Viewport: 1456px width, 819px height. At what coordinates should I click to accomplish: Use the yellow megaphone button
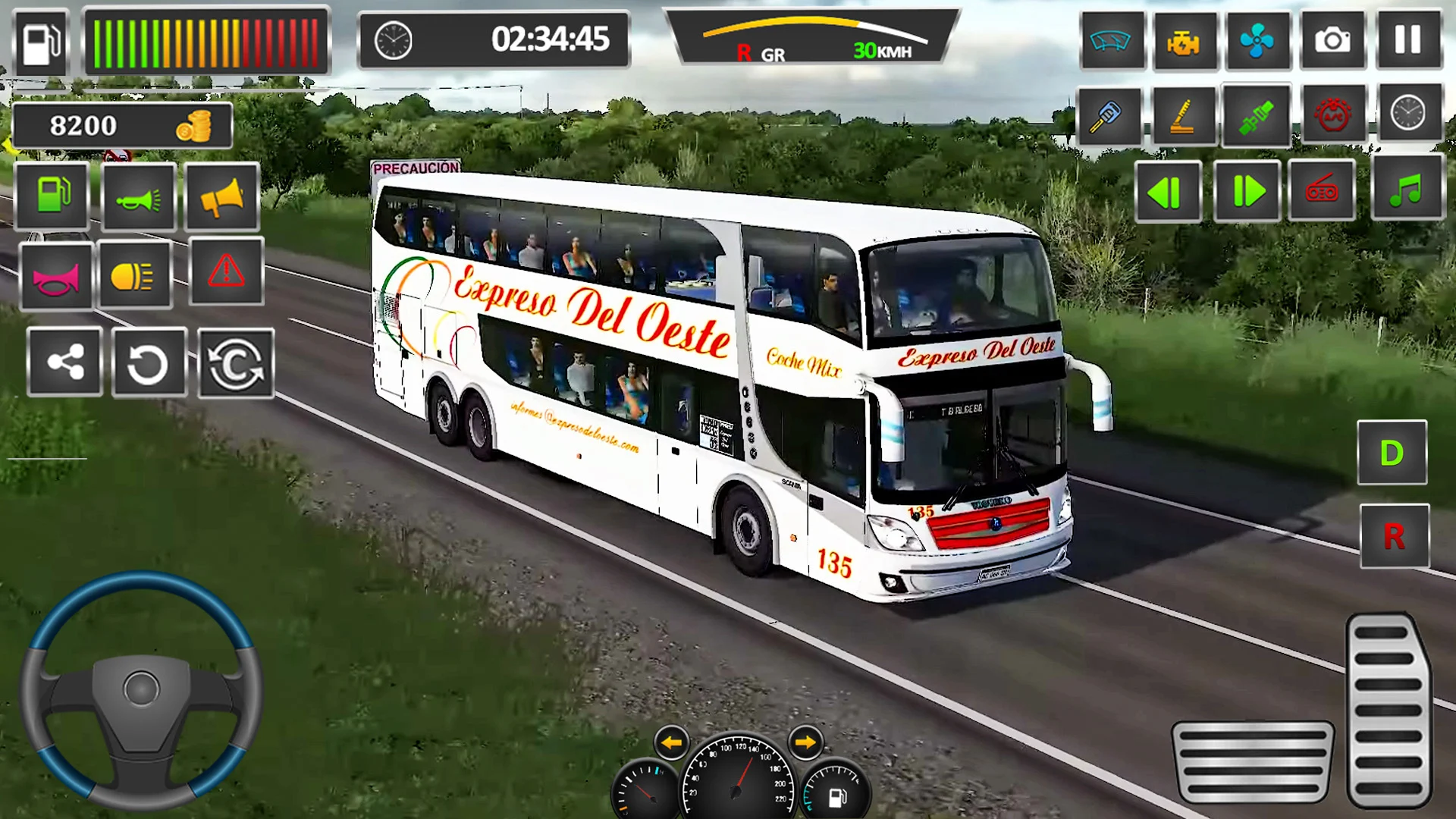coord(221,197)
